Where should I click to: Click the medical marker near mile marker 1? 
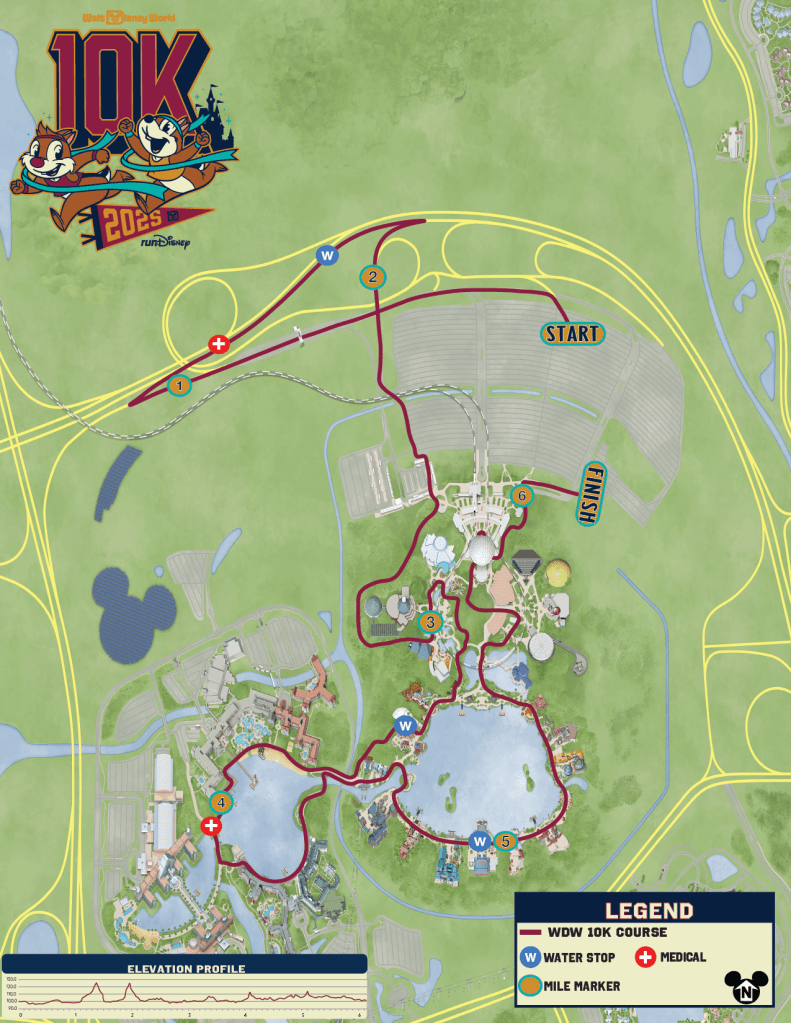point(218,345)
